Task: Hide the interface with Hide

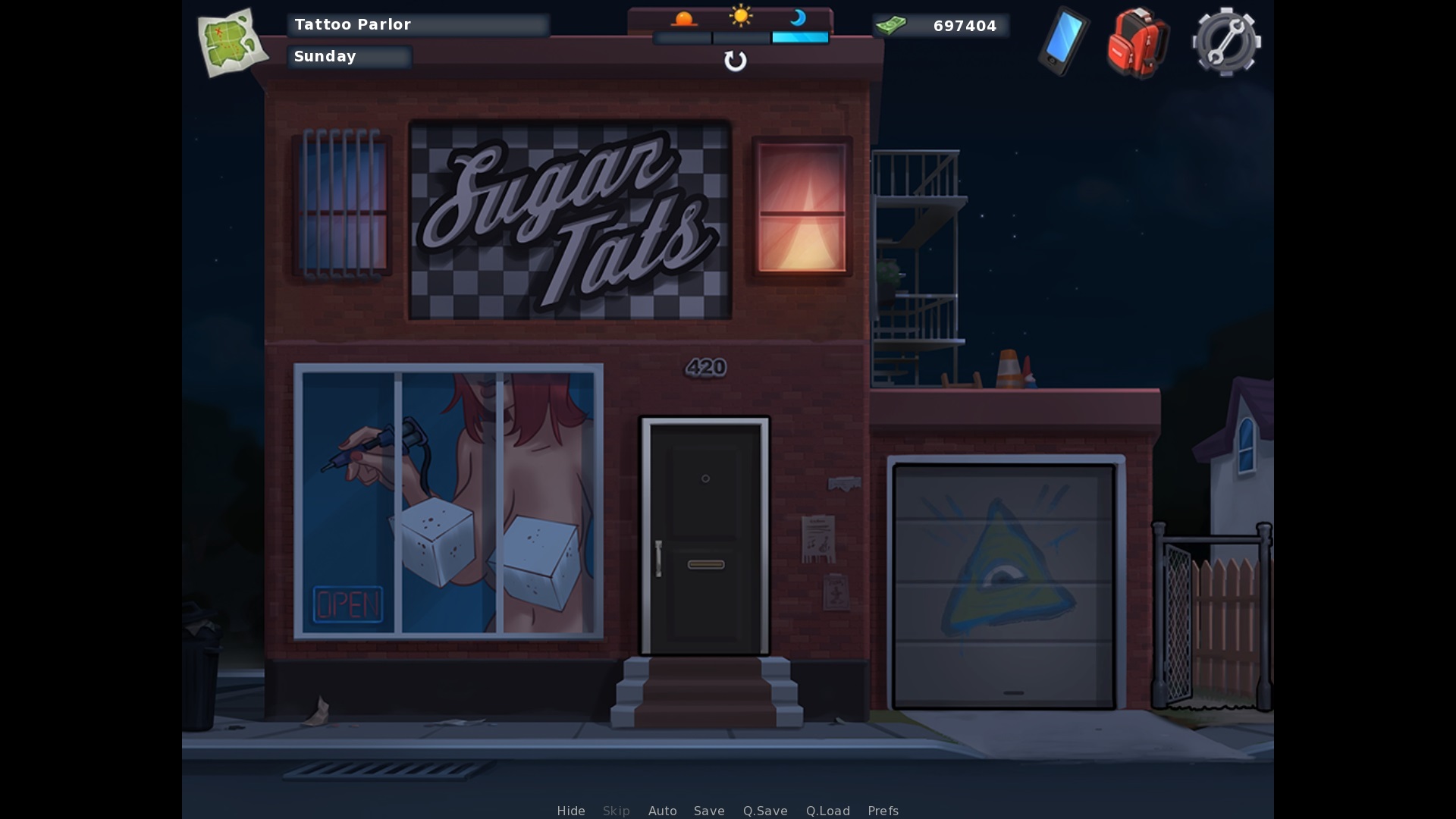Action: pyautogui.click(x=571, y=811)
